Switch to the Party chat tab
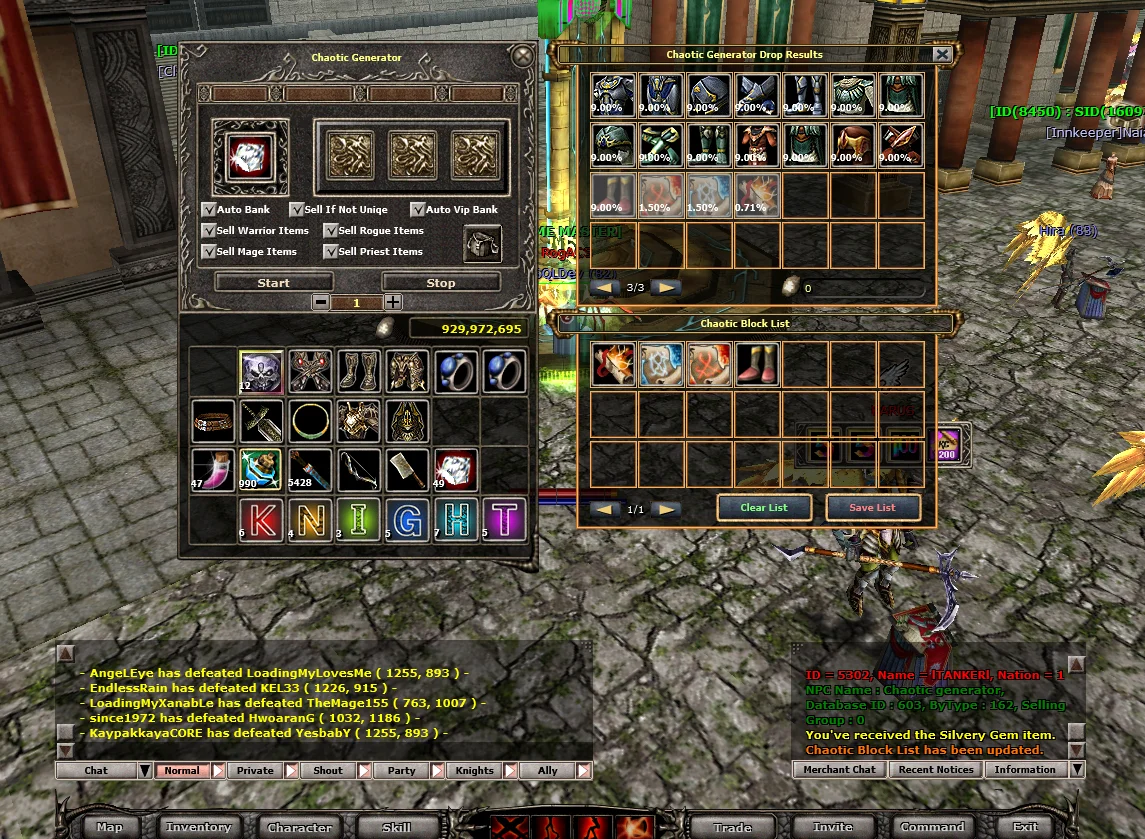The width and height of the screenshot is (1145, 839). click(x=401, y=771)
